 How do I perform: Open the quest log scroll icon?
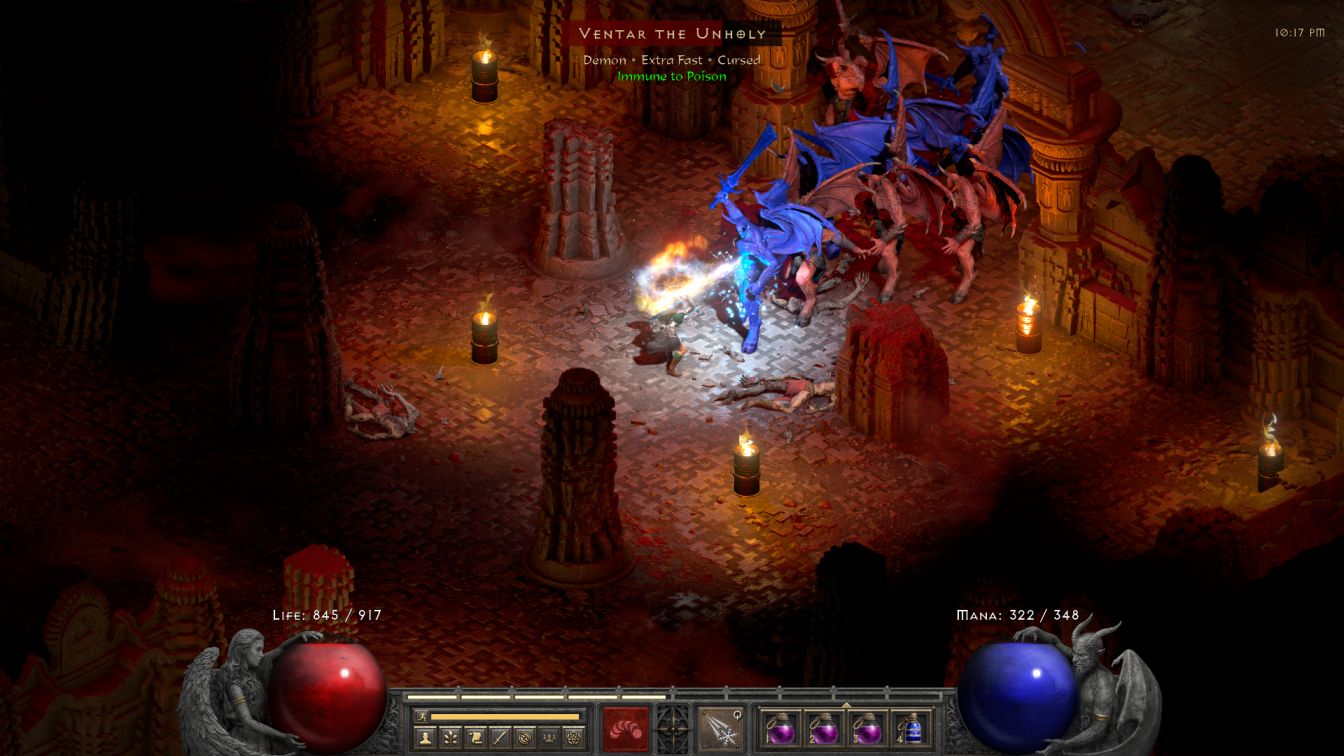point(475,738)
